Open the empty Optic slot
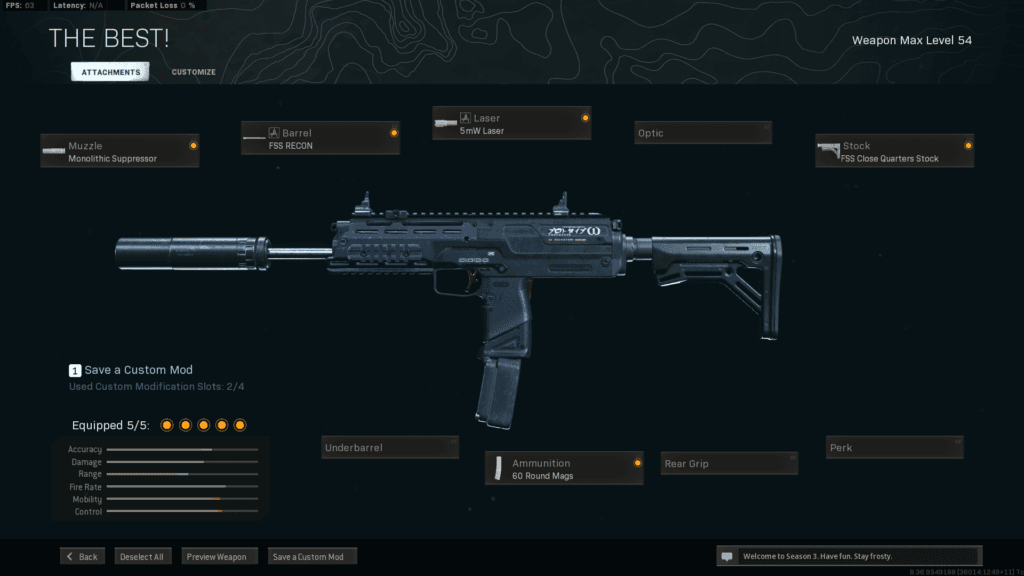1024x576 pixels. tap(702, 133)
